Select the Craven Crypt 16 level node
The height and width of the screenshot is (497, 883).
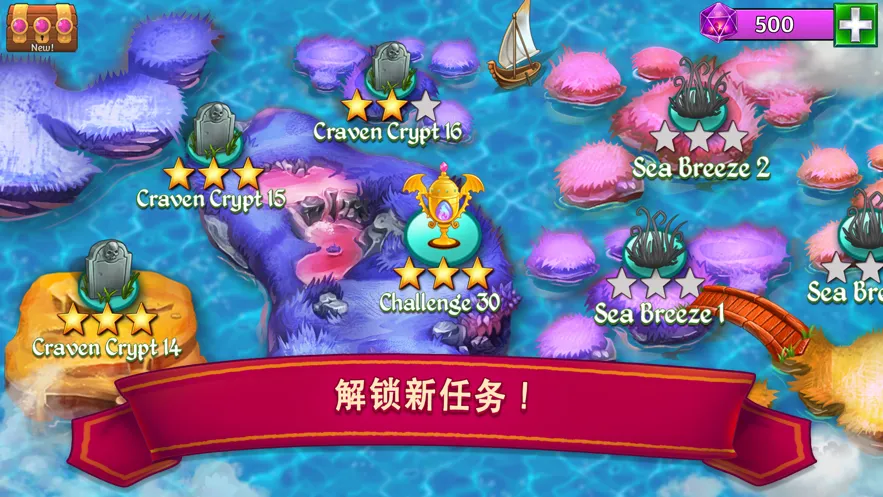click(390, 70)
